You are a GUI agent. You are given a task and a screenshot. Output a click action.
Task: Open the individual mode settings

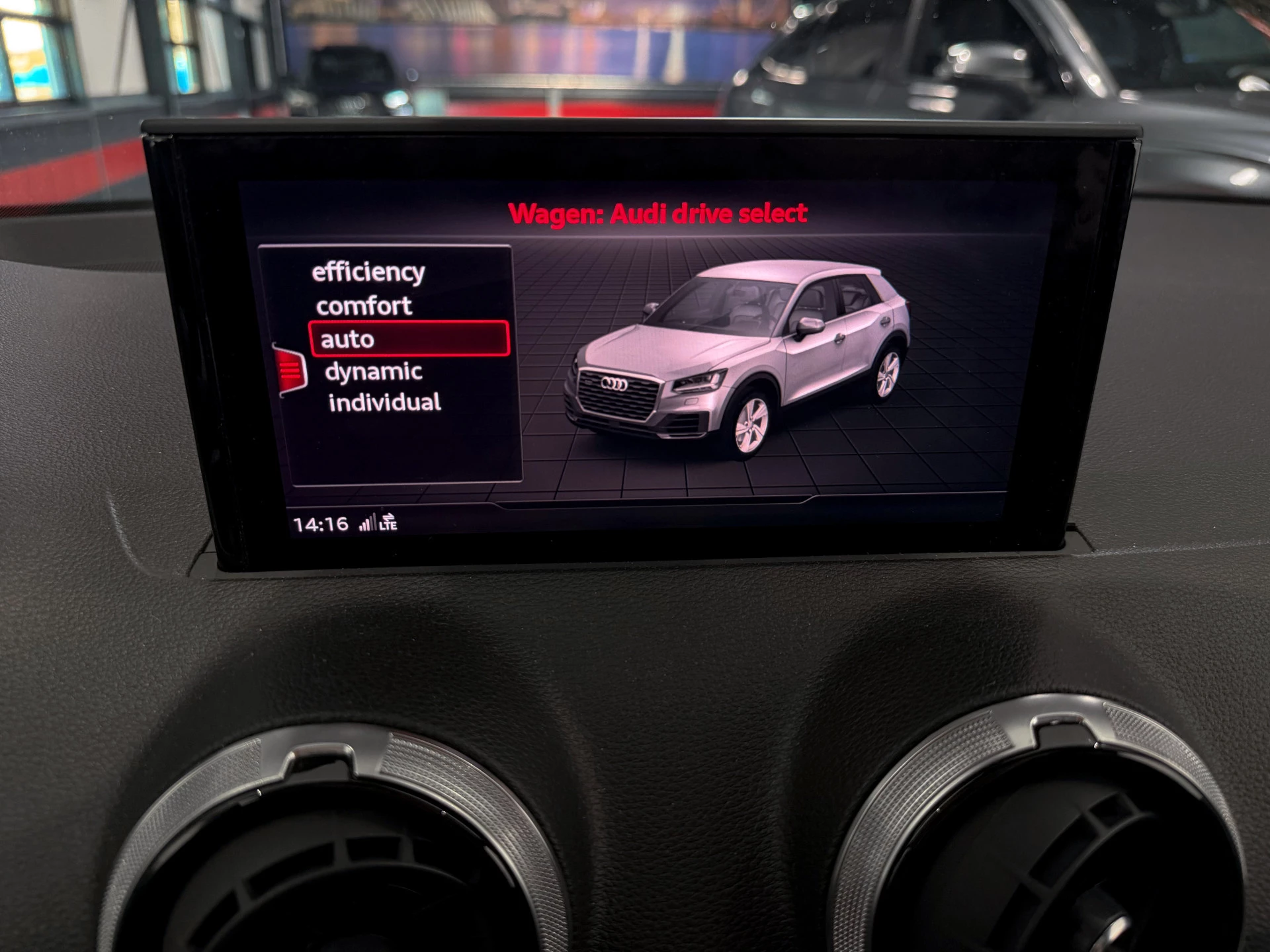coord(387,402)
